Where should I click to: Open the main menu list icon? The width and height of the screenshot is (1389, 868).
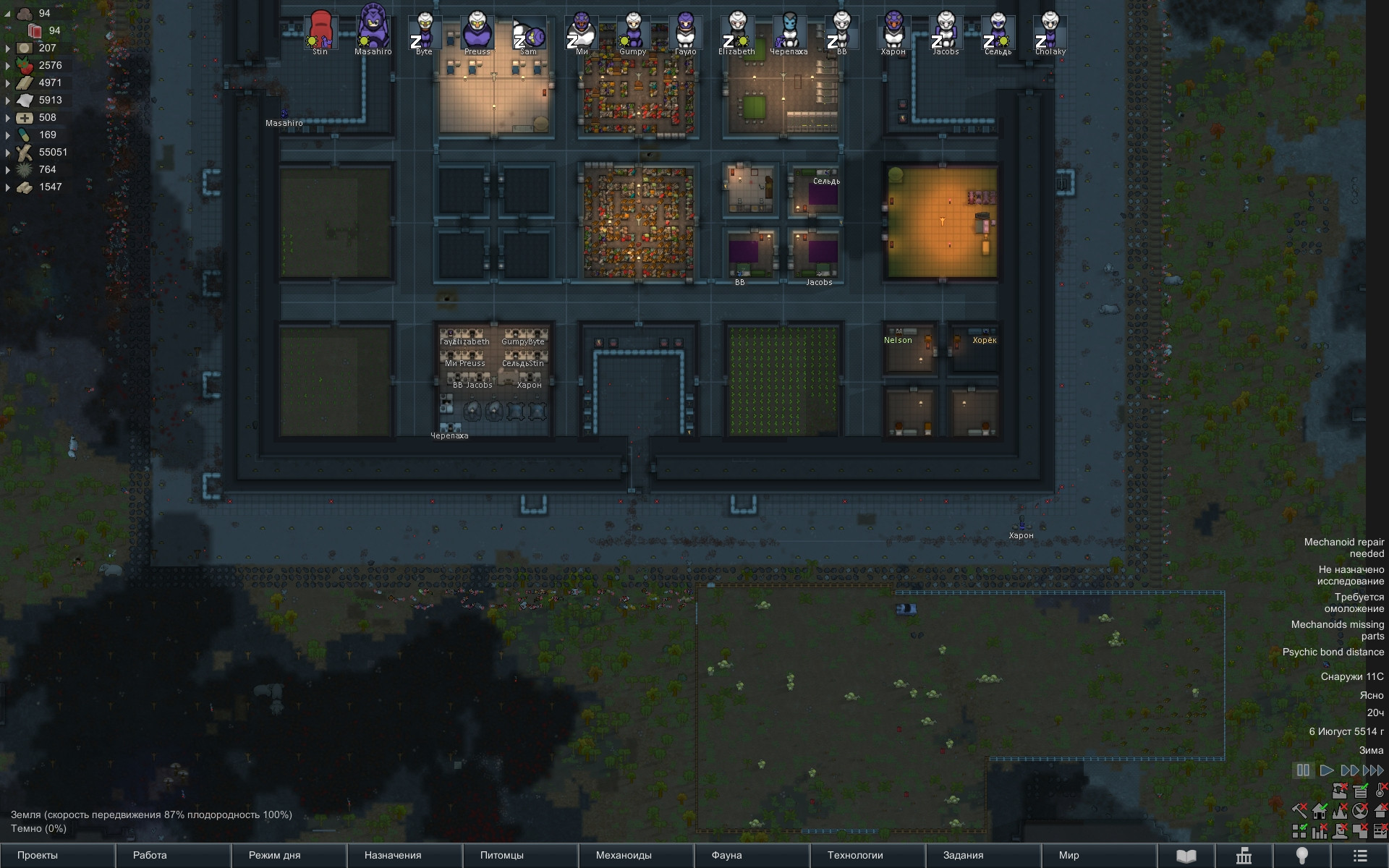(x=1360, y=856)
